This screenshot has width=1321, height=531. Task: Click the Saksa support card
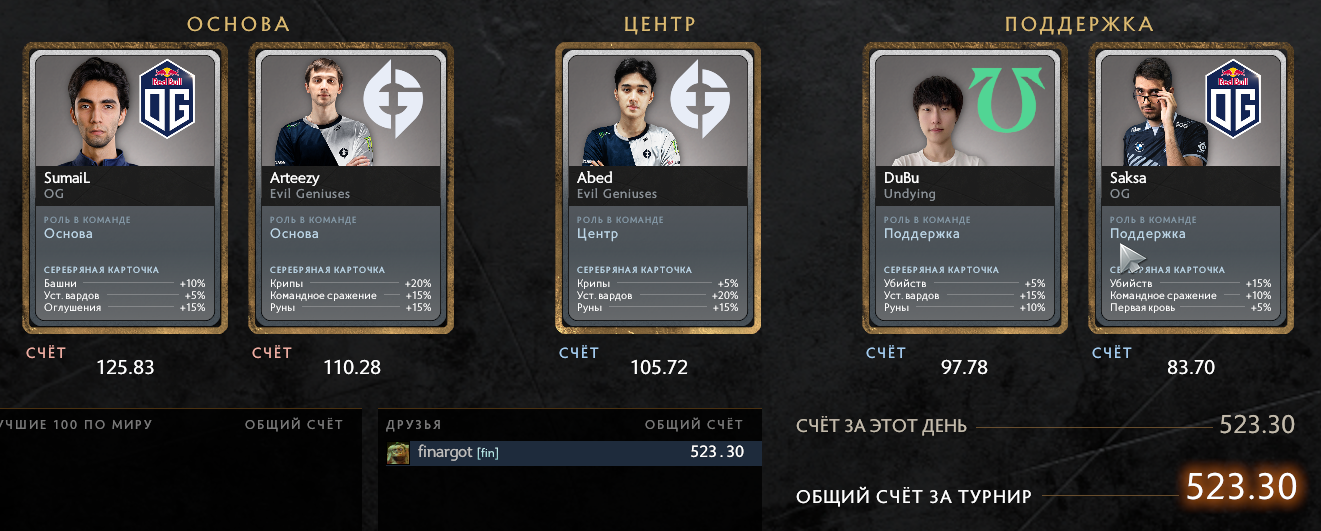[1191, 187]
